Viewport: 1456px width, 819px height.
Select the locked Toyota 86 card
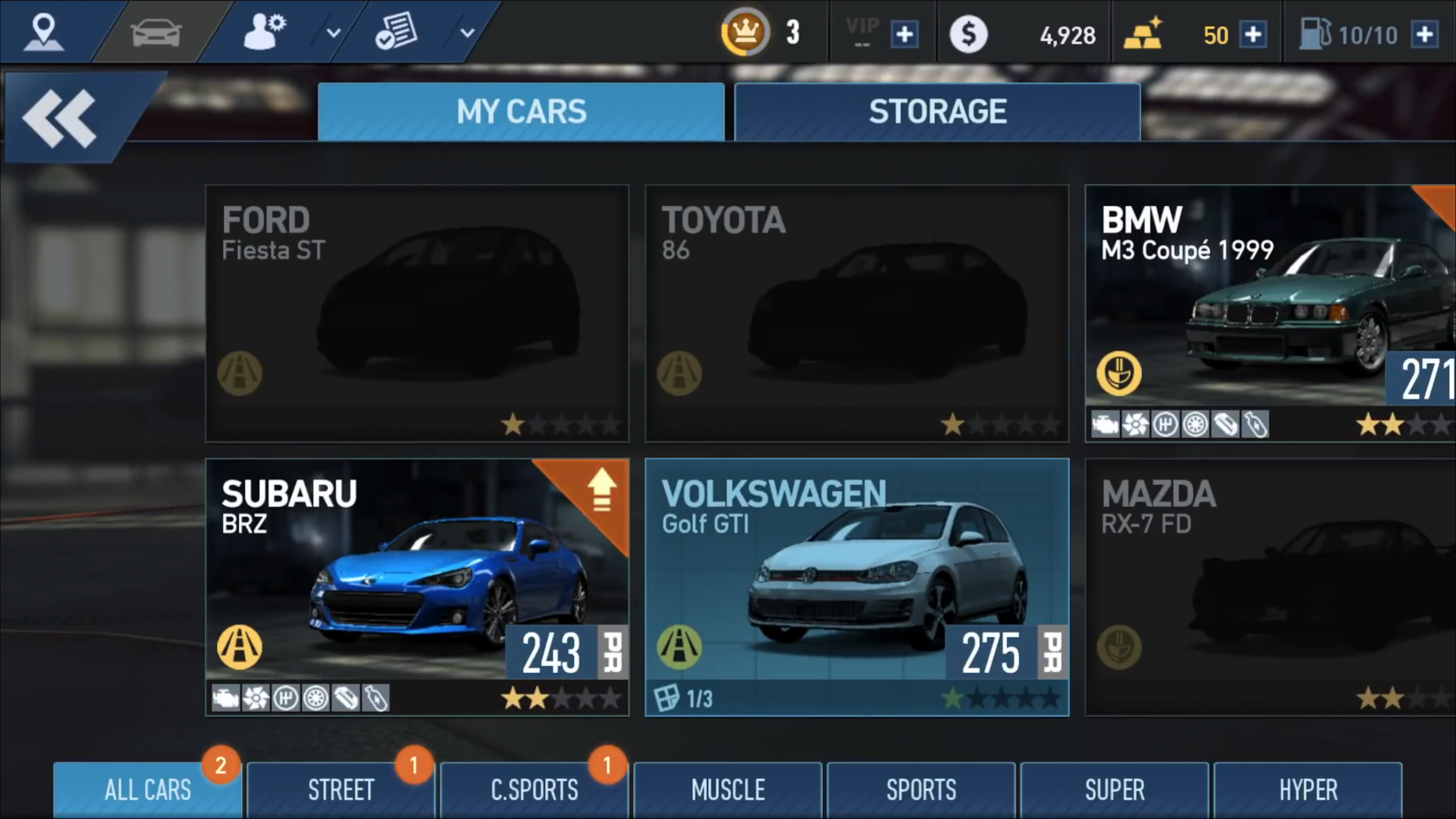tap(856, 313)
